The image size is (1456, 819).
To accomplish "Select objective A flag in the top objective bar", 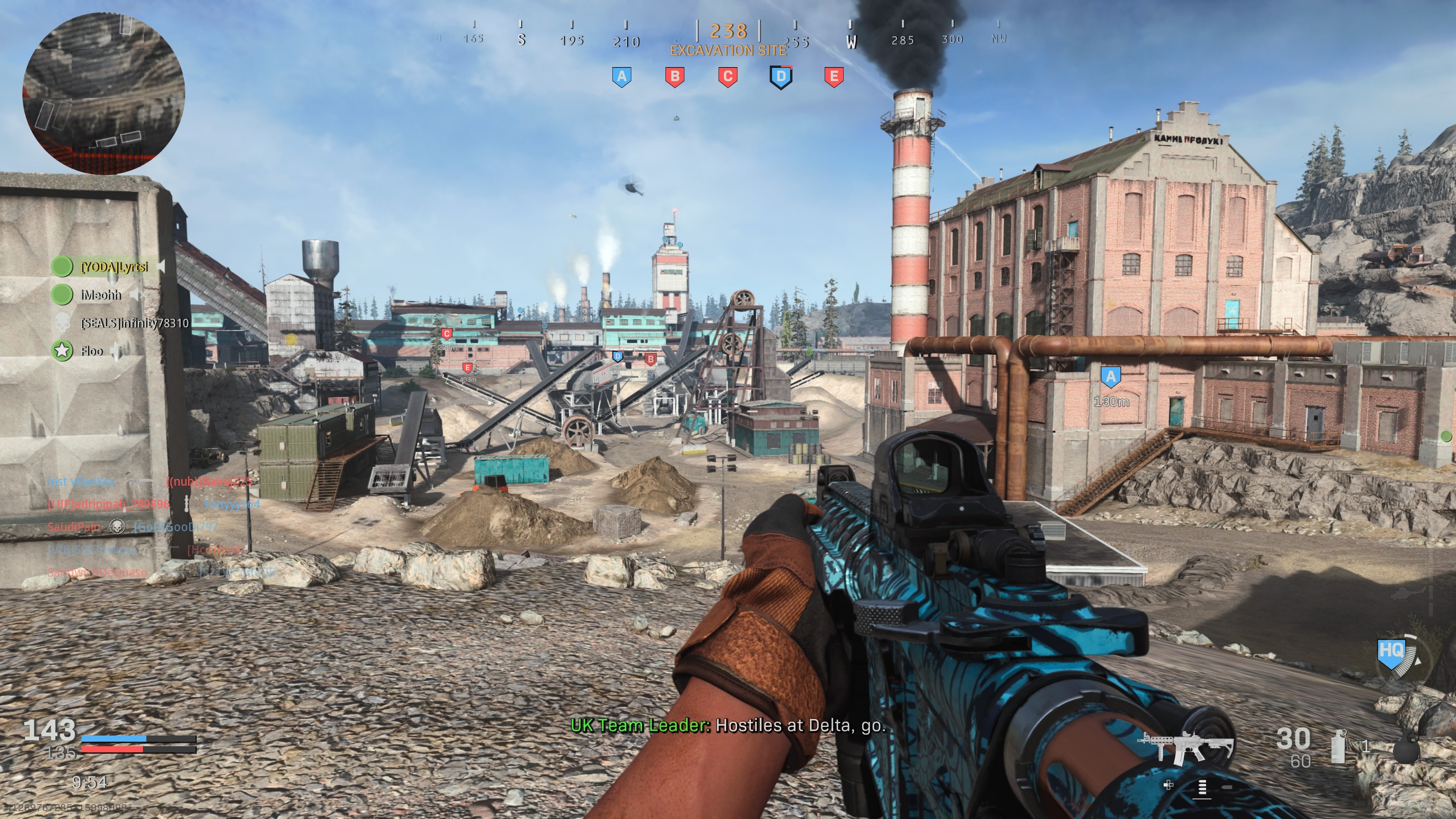I will 622,76.
